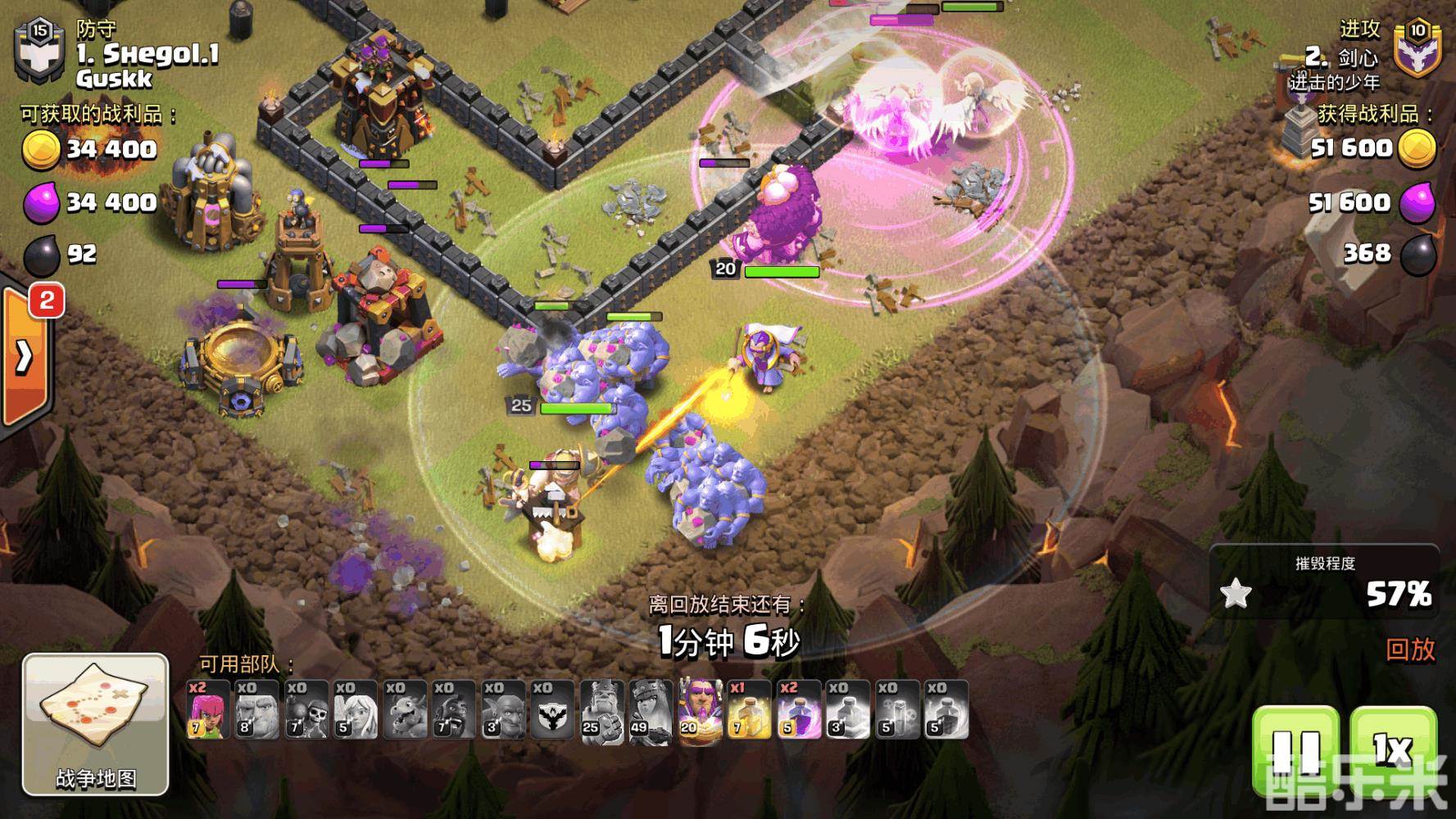
Task: Change the 1x replay speed
Action: click(1392, 750)
